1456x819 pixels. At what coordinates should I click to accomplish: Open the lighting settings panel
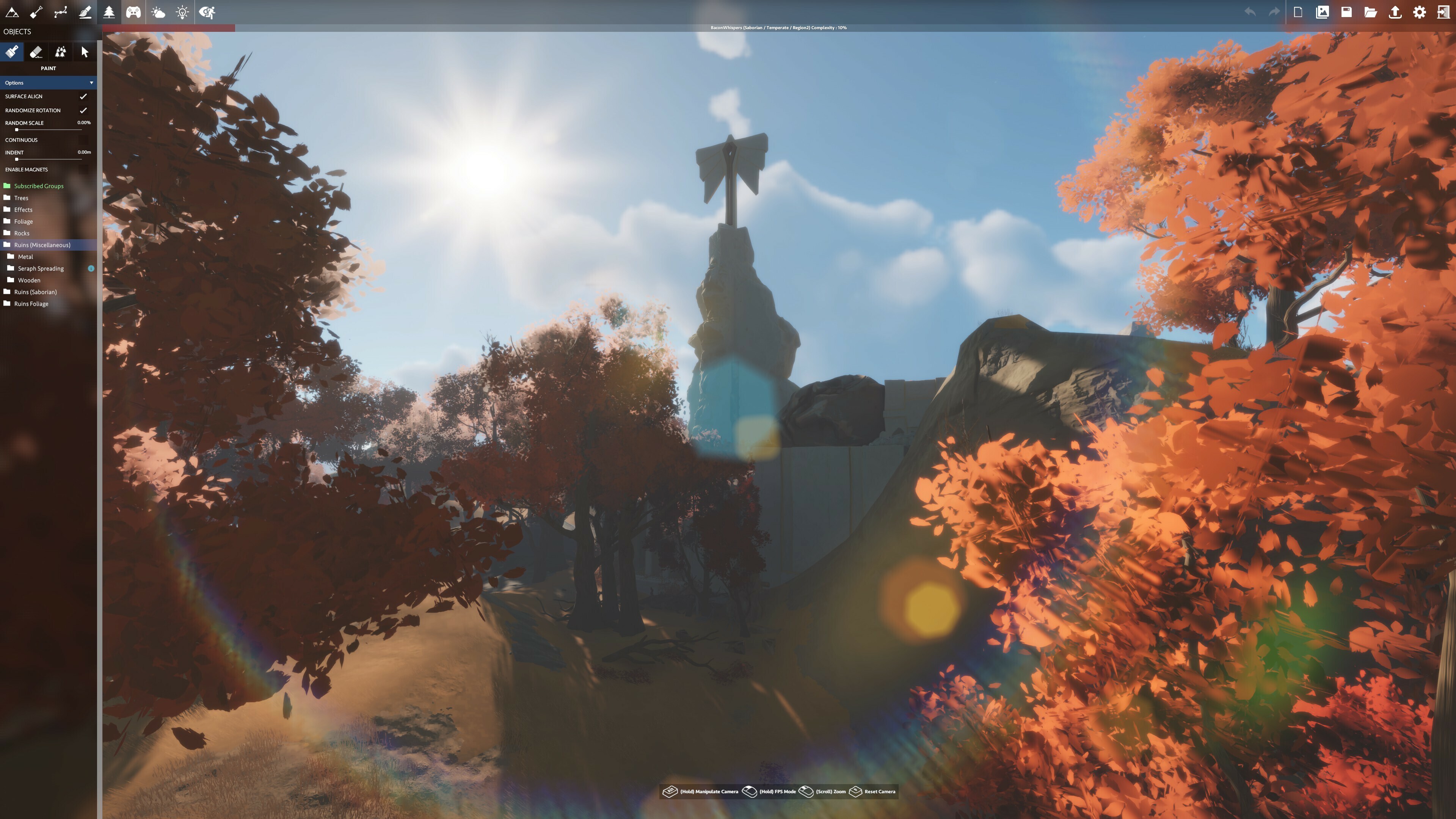[x=182, y=11]
